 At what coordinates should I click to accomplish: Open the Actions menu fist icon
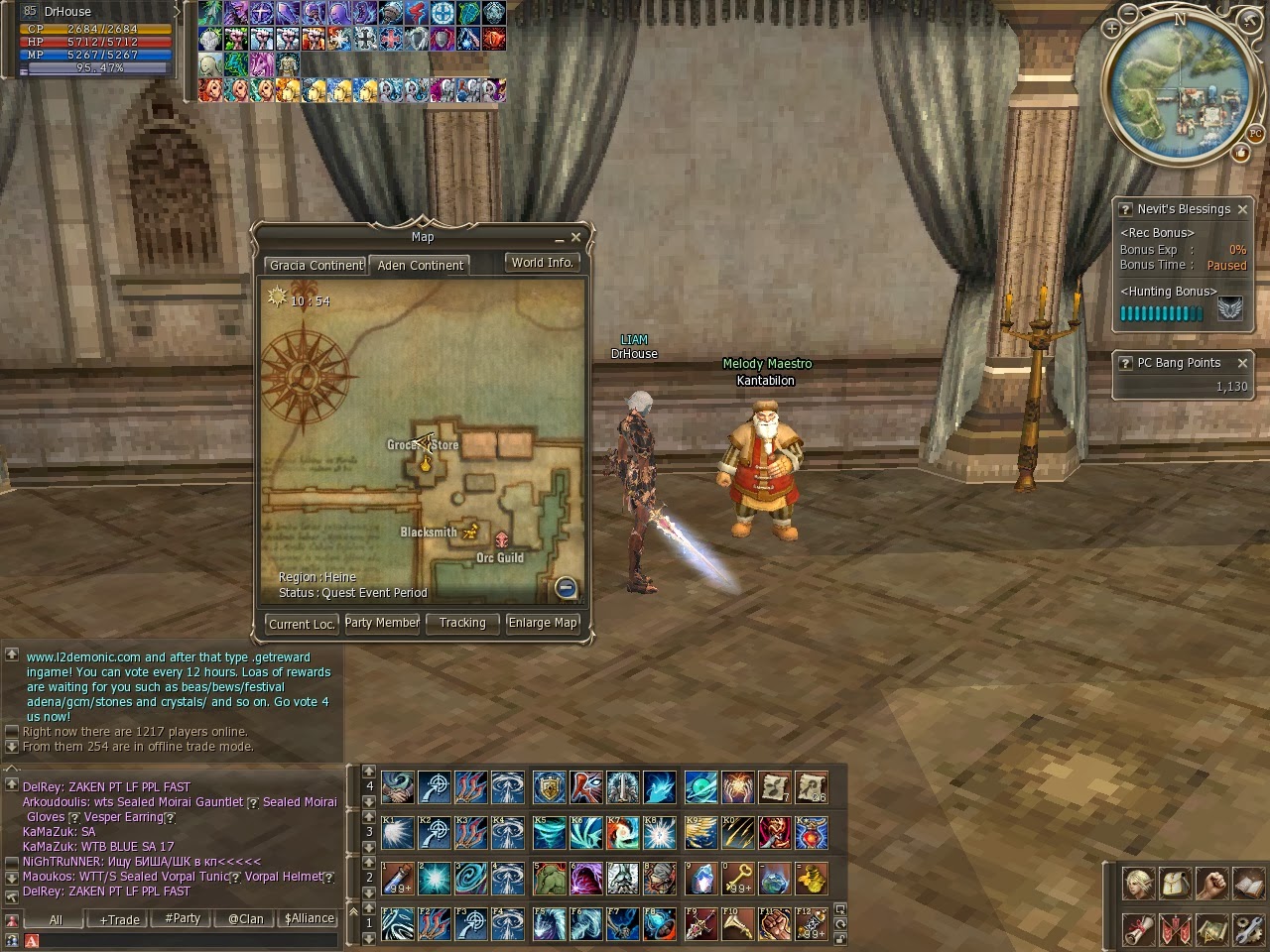pos(1211,884)
